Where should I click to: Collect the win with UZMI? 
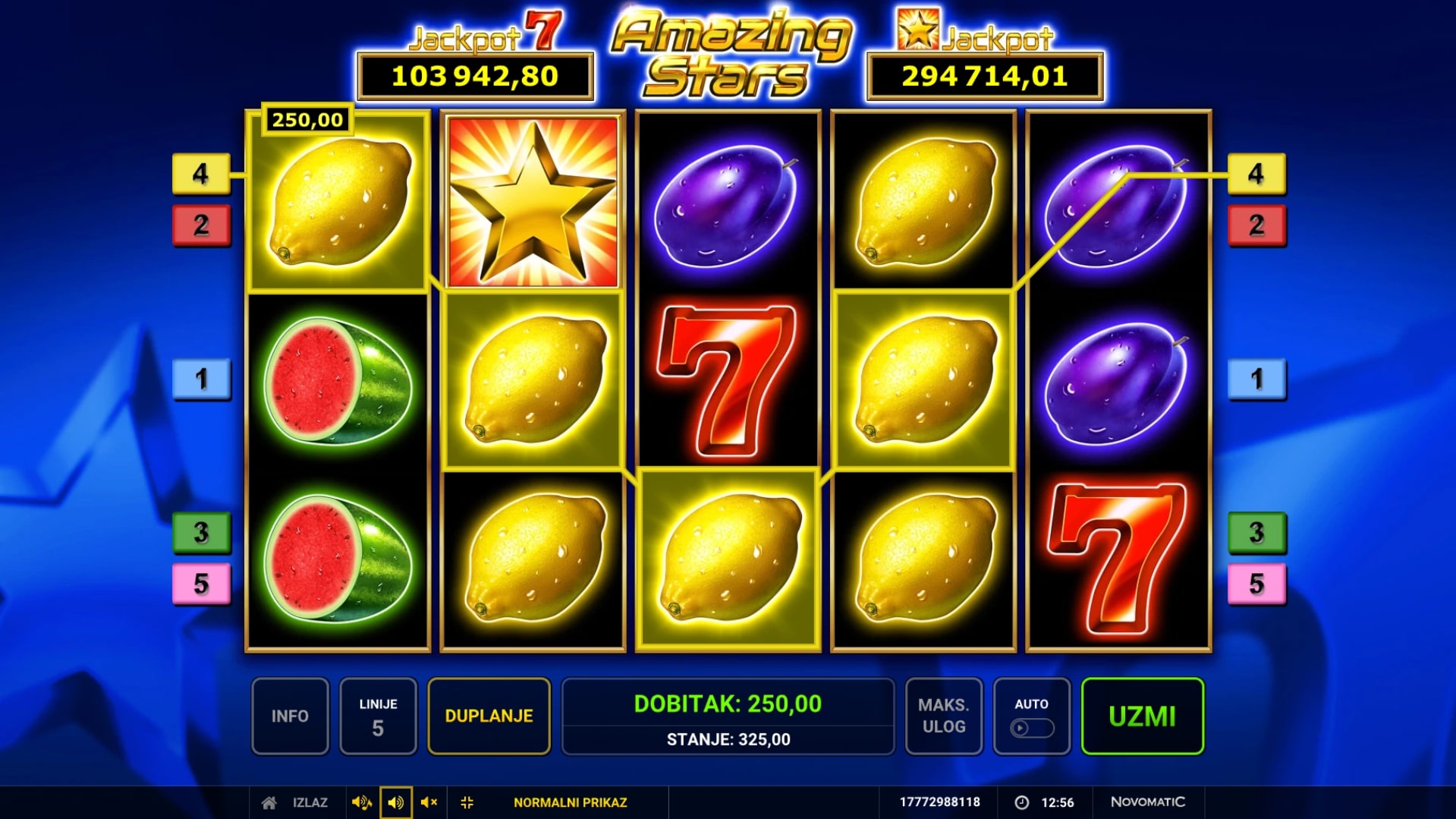pos(1142,716)
